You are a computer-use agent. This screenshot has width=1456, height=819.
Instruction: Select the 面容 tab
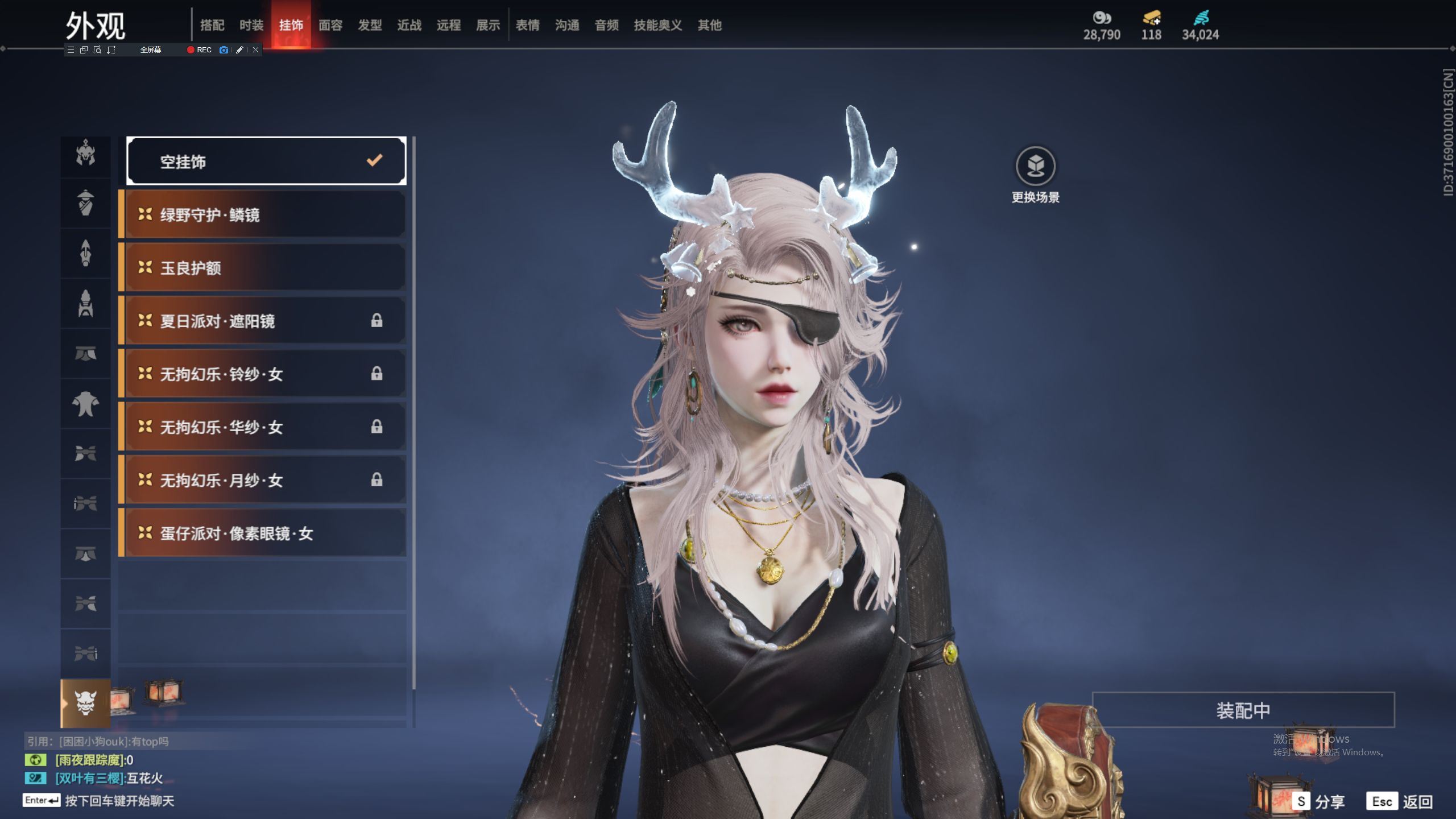click(330, 25)
